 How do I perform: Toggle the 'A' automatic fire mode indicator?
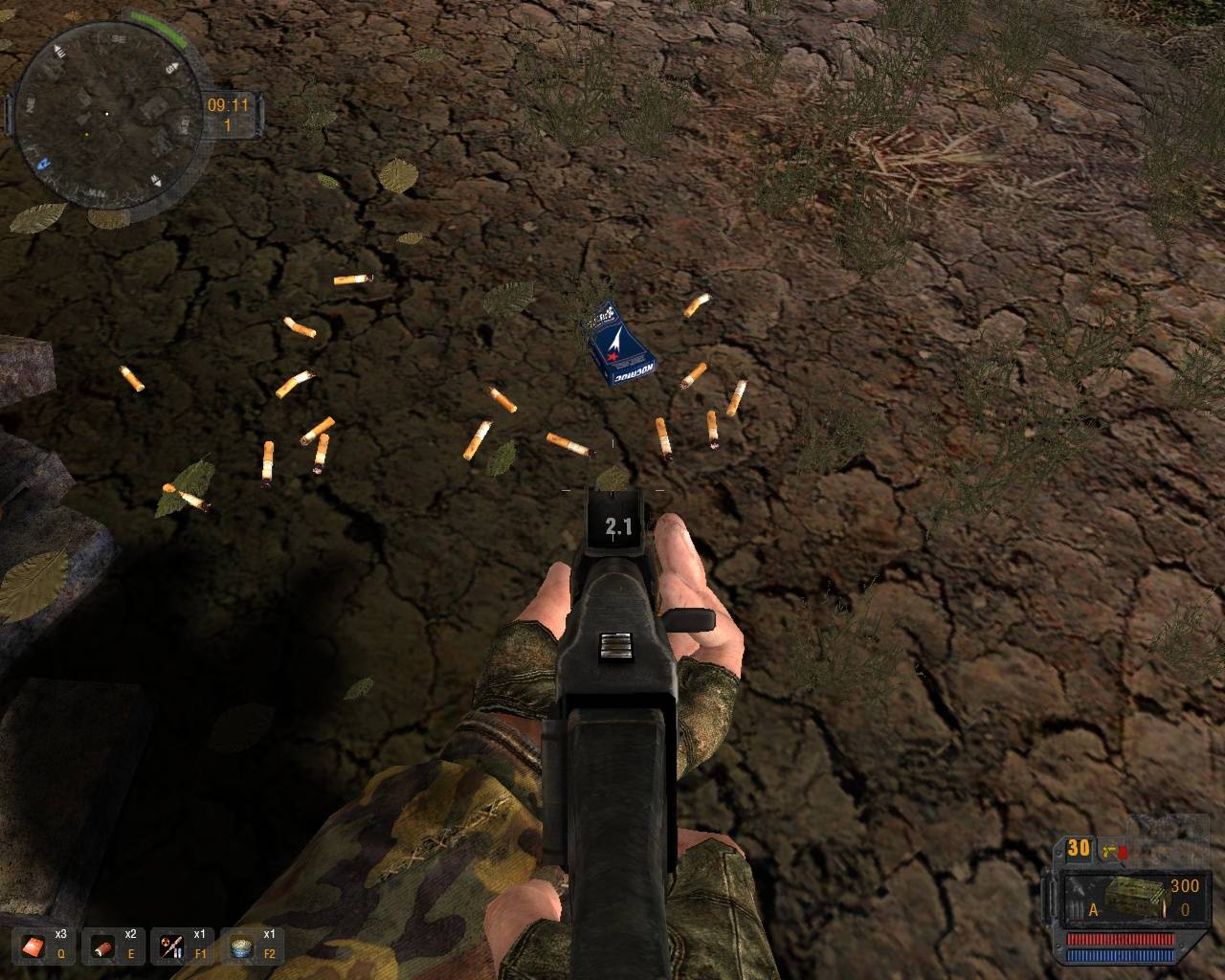coord(1093,909)
